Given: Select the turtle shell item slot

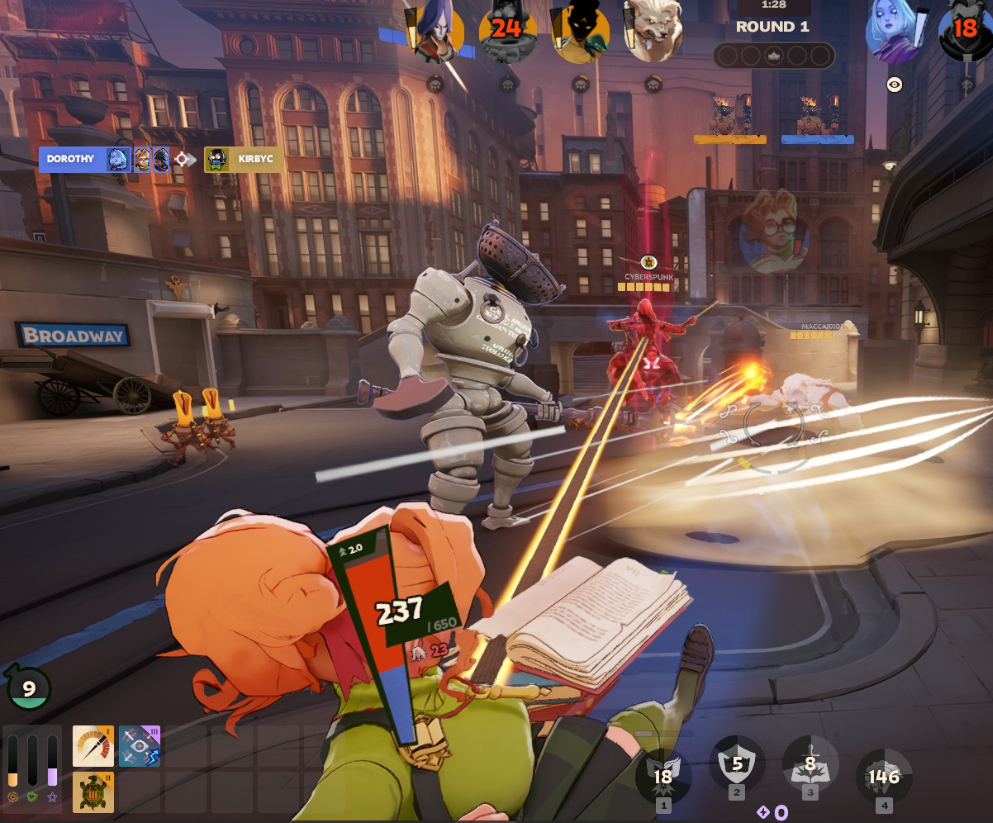Looking at the screenshot, I should pos(93,792).
